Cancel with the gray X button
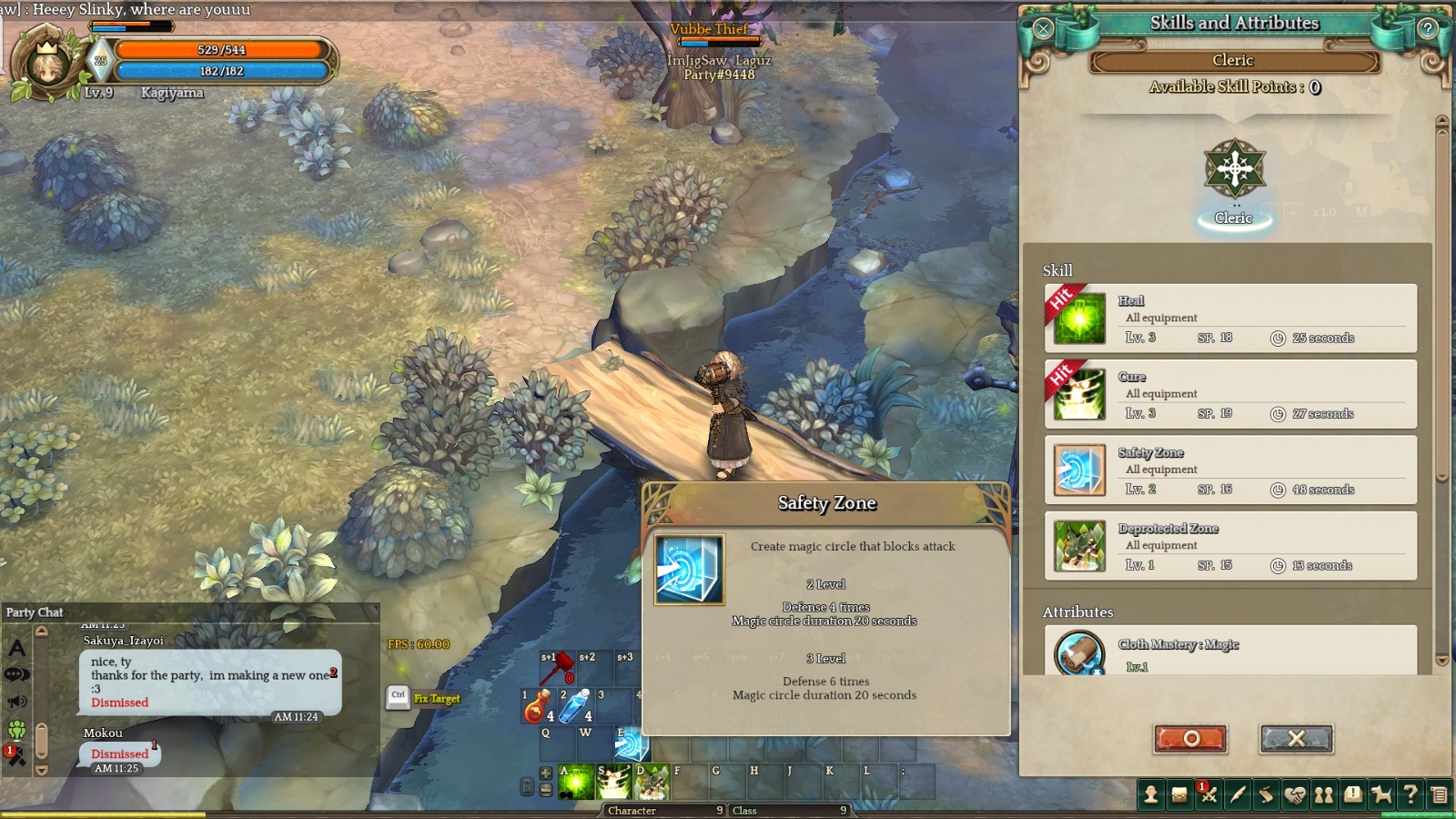 1296,739
